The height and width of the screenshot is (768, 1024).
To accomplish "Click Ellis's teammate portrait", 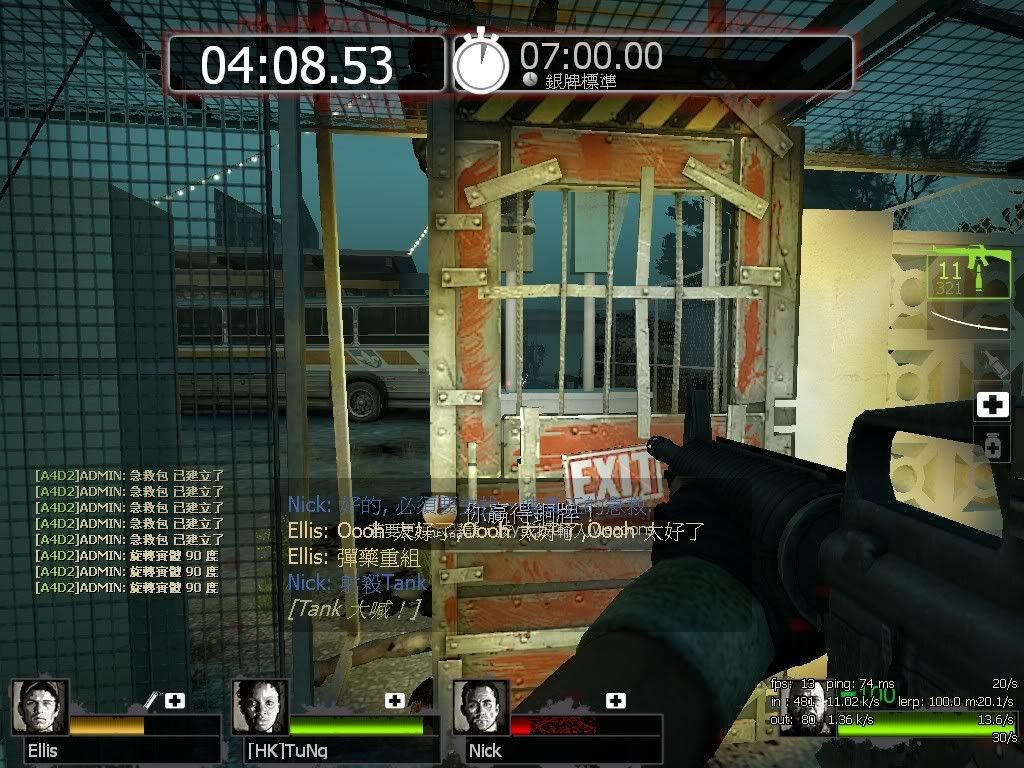I will [40, 706].
